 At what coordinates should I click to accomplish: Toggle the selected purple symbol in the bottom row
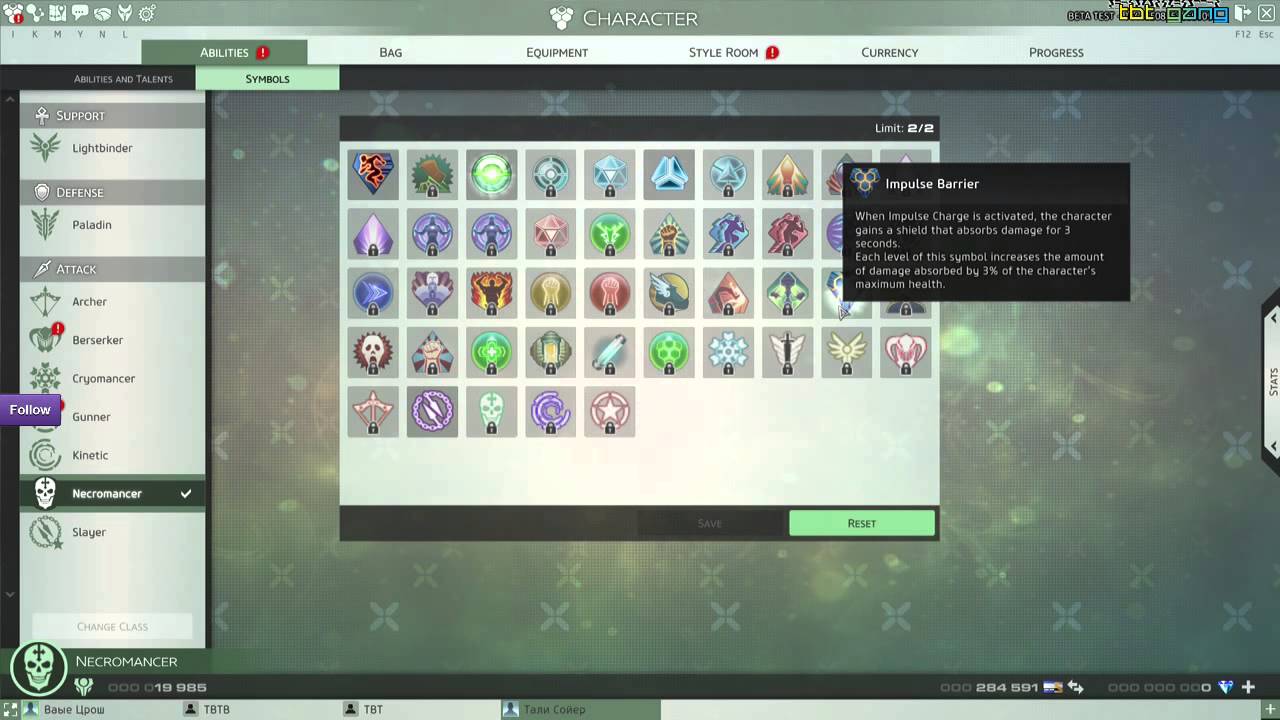(x=432, y=411)
